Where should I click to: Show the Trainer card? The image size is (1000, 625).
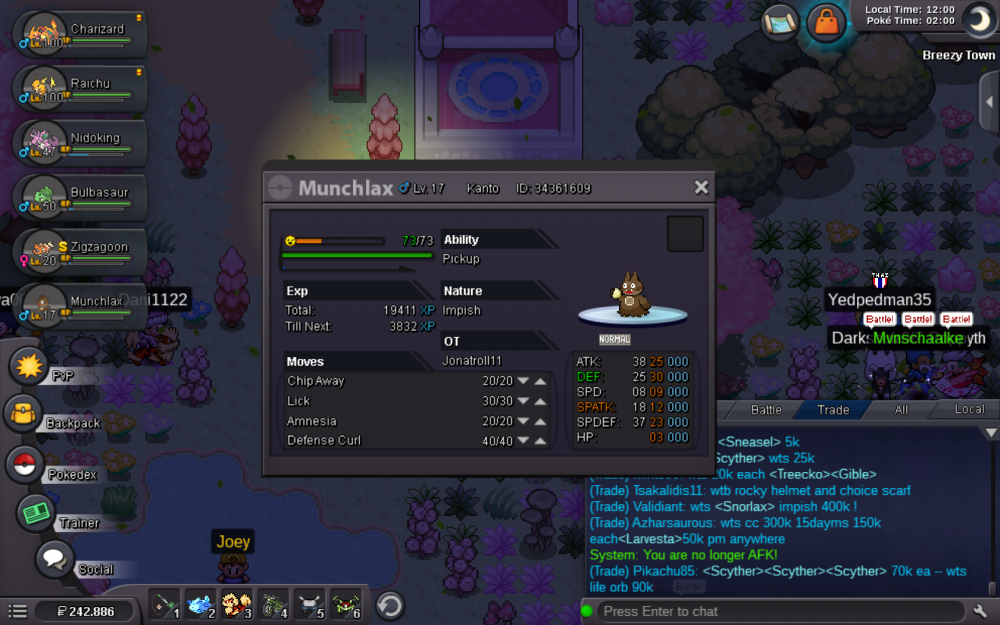(36, 513)
